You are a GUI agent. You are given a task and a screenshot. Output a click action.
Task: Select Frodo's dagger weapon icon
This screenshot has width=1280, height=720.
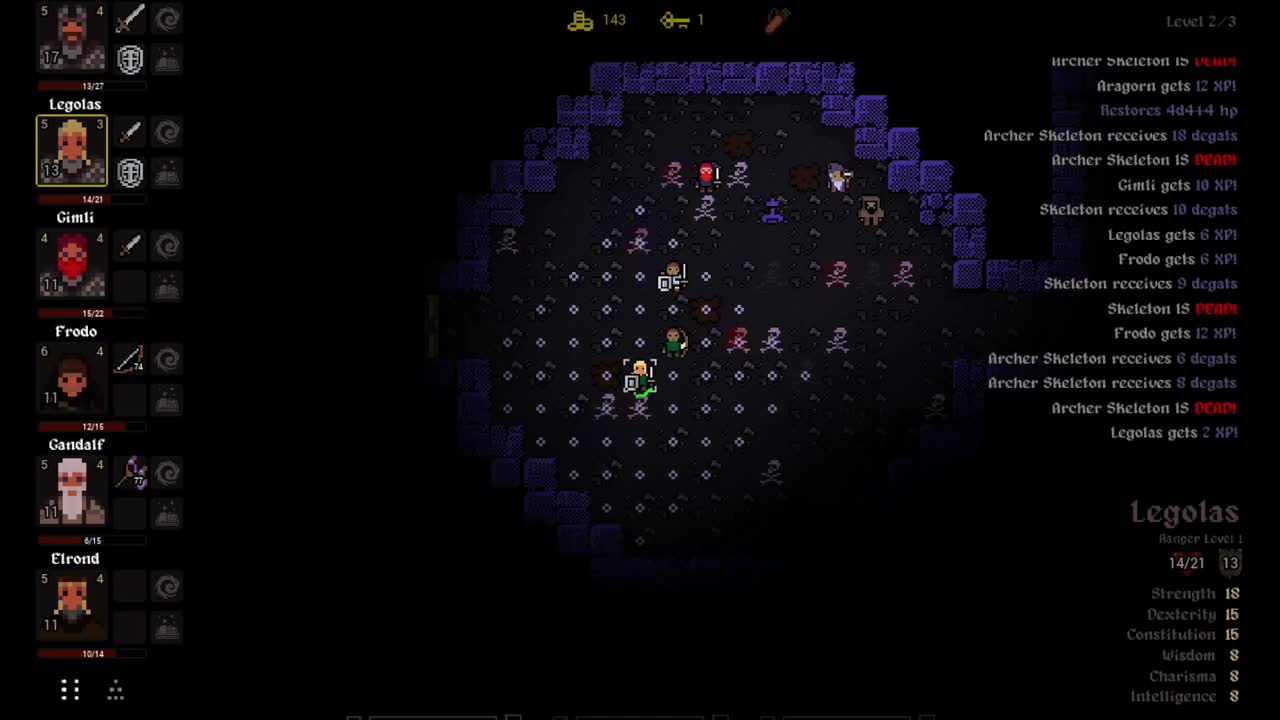point(130,360)
